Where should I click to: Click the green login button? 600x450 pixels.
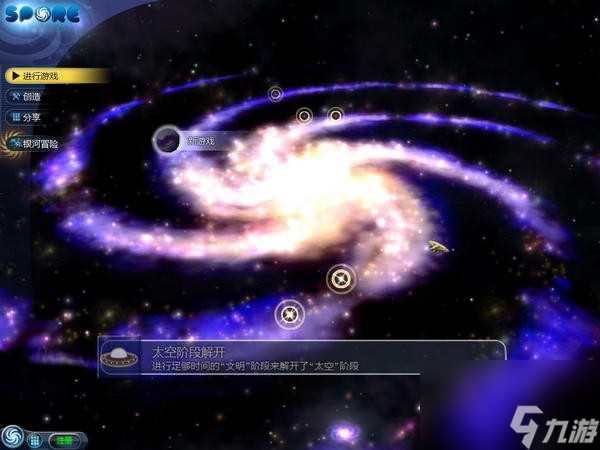pos(64,439)
